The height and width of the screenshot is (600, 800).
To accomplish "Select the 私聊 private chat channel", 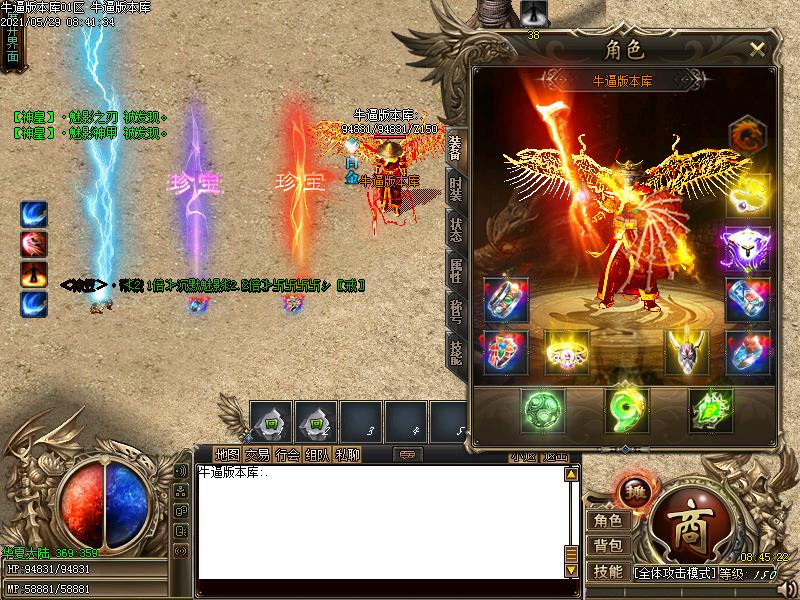I will click(x=347, y=455).
